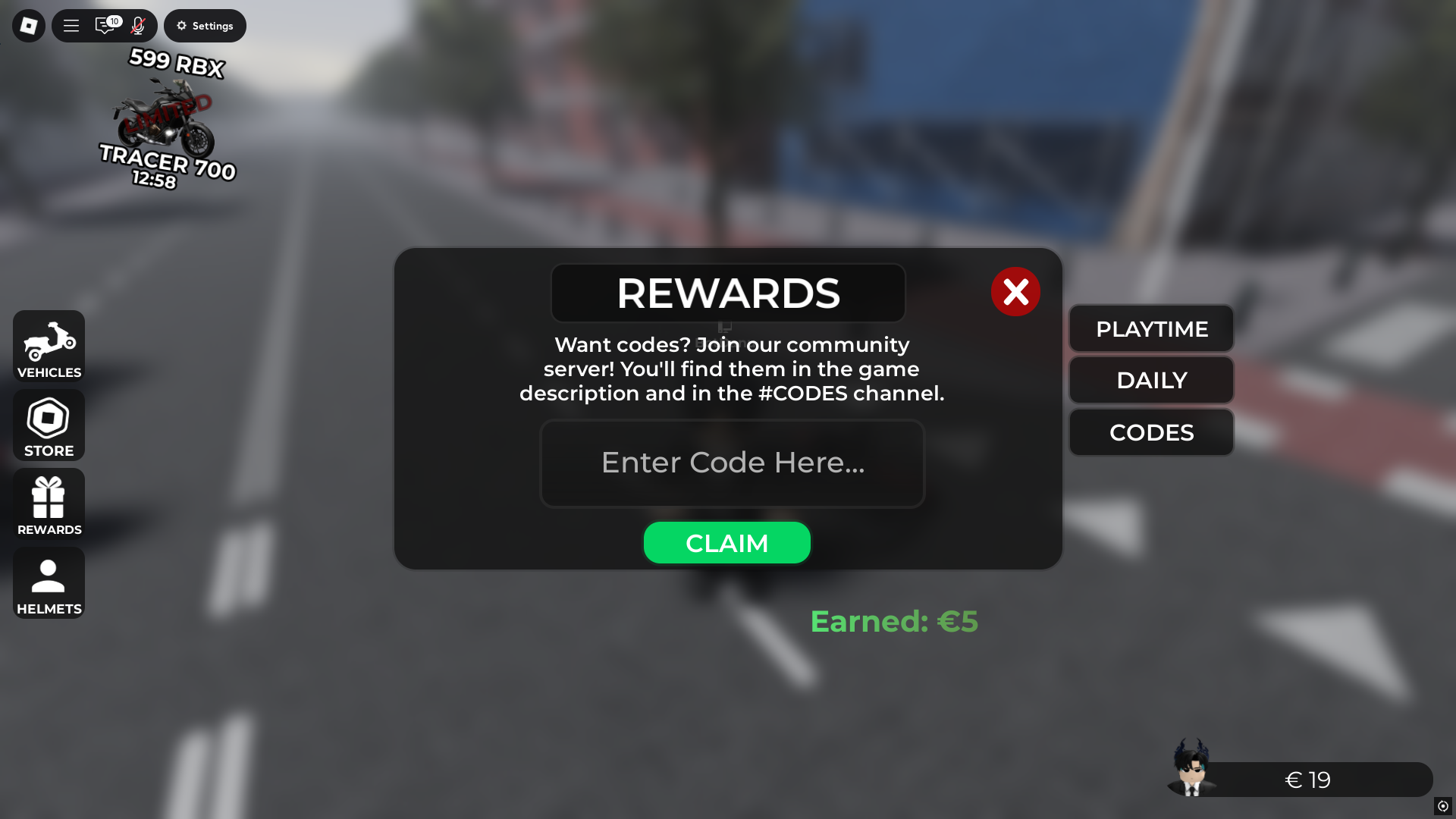
Task: Click inside the Enter Code Here field
Action: [732, 463]
